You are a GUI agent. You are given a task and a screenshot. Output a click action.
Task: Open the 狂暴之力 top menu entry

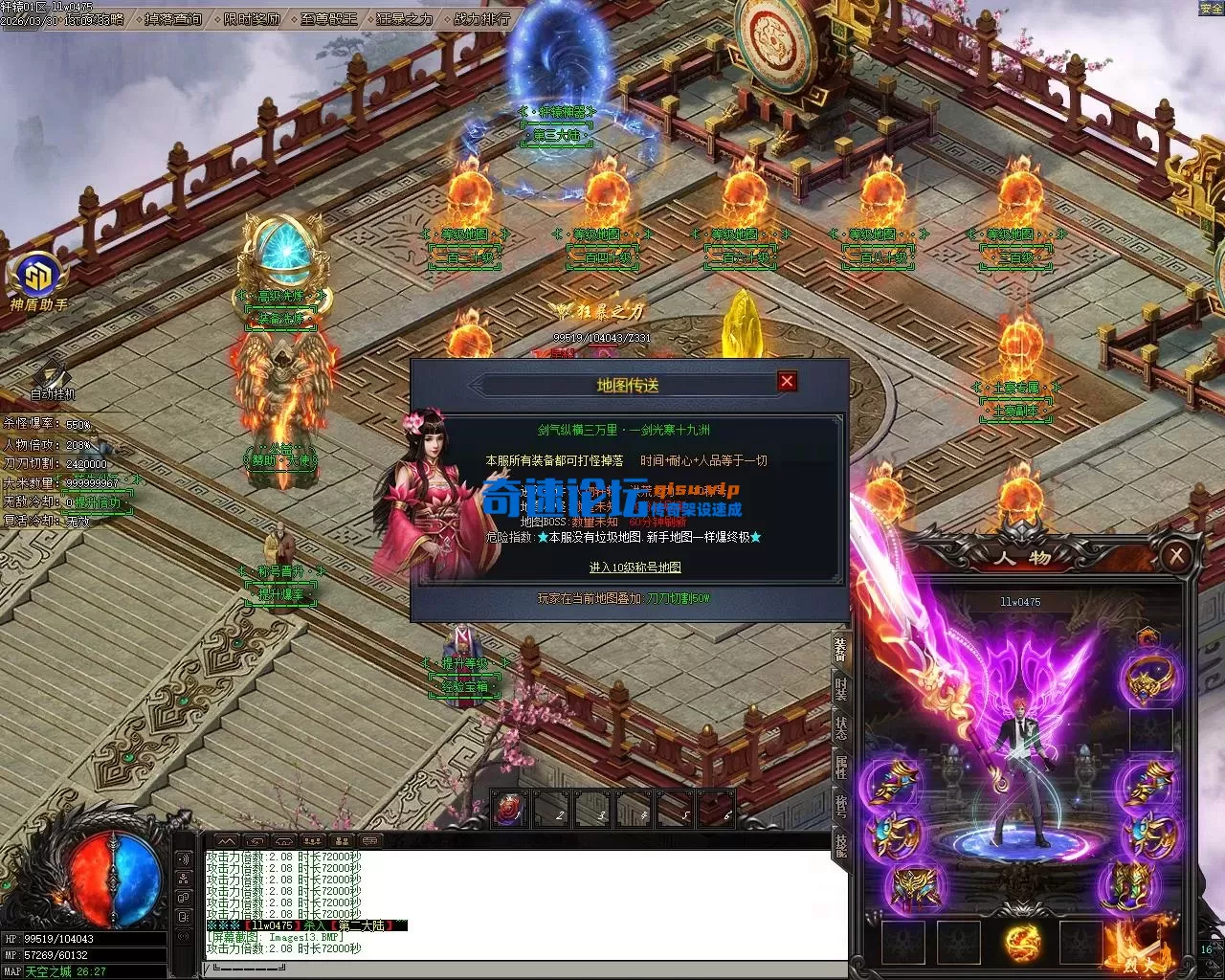[404, 19]
